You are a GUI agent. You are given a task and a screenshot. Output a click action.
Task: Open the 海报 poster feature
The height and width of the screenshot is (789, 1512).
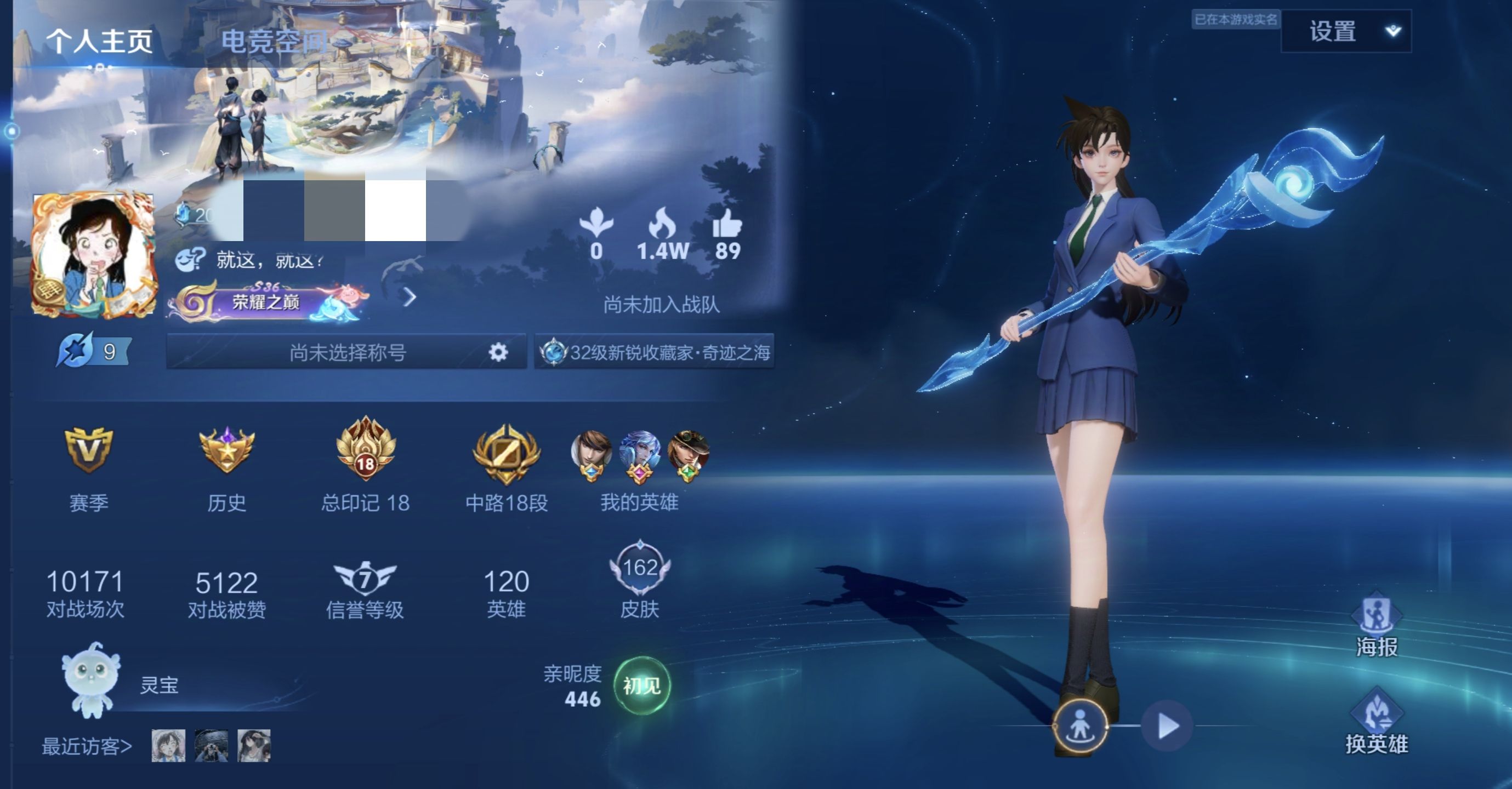click(x=1377, y=625)
